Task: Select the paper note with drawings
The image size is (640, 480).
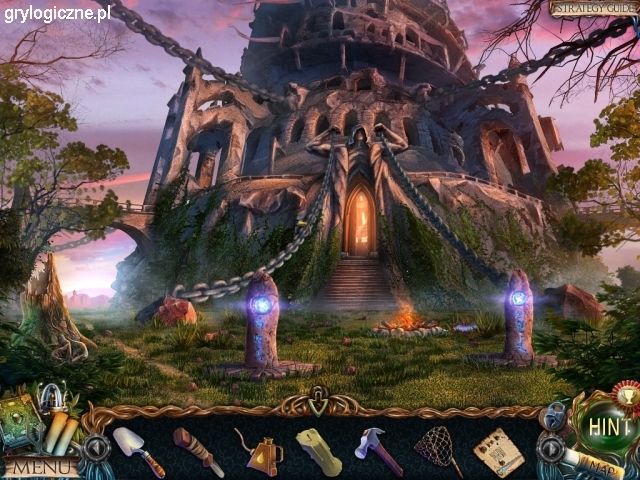Action: (497, 451)
